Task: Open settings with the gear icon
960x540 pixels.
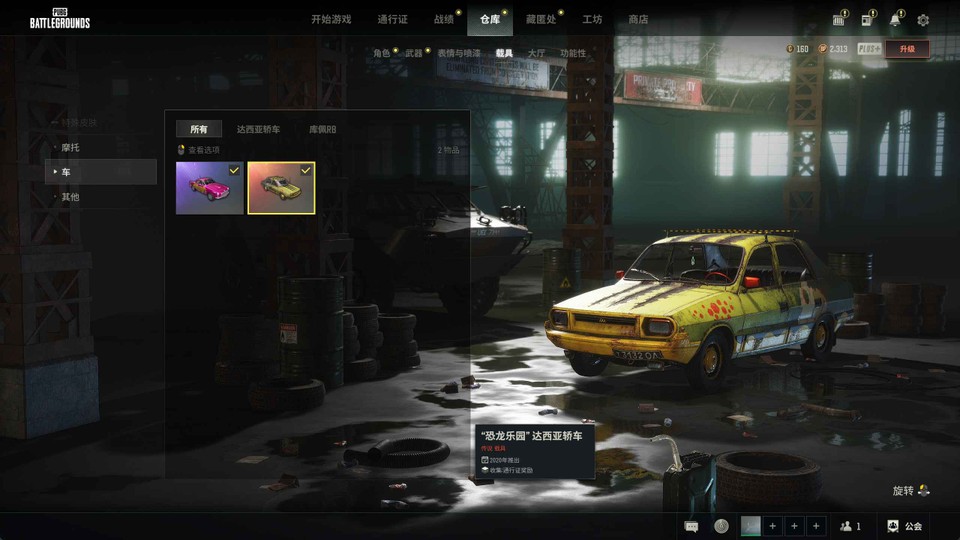Action: point(923,20)
